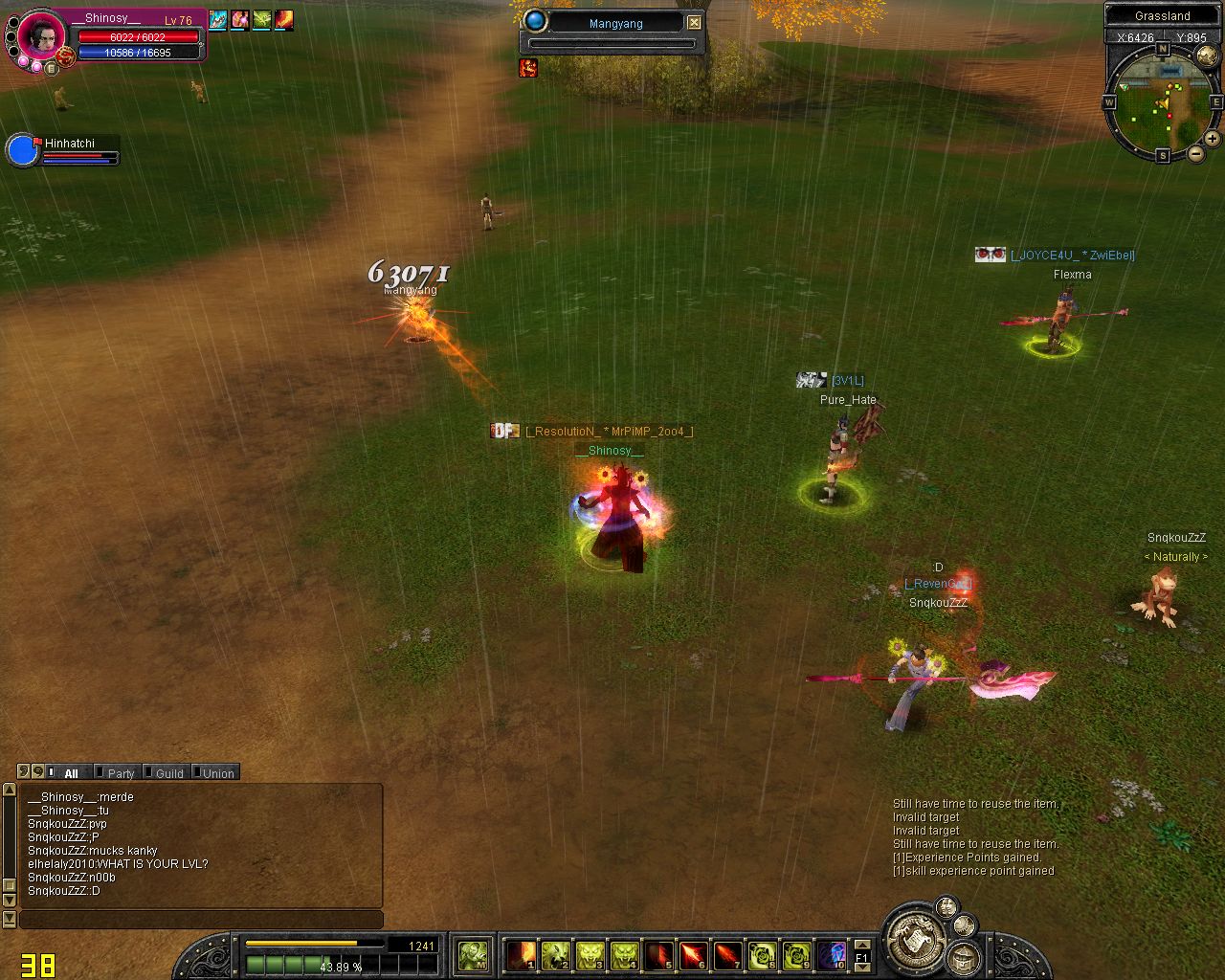Select the __Shinosy__ character portrait
The width and height of the screenshot is (1225, 980).
coord(42,36)
